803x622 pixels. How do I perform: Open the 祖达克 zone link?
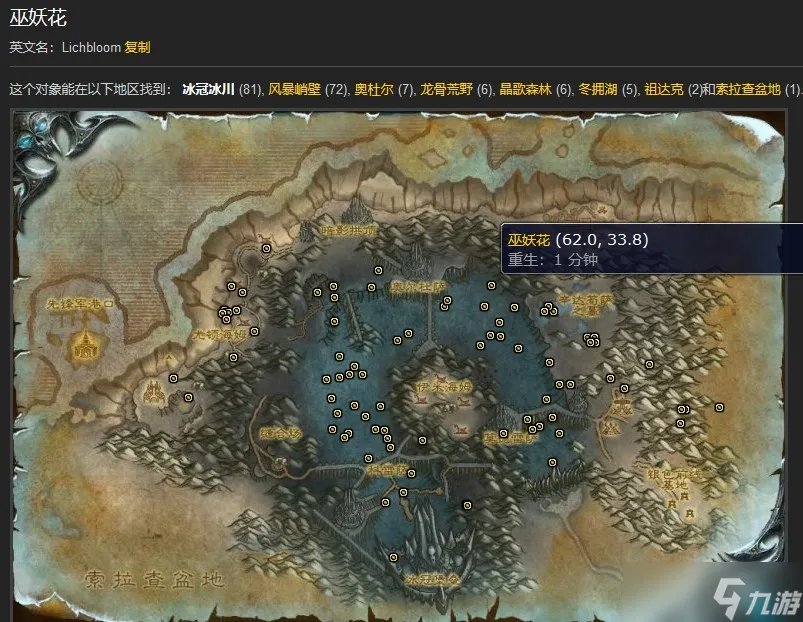coord(664,89)
